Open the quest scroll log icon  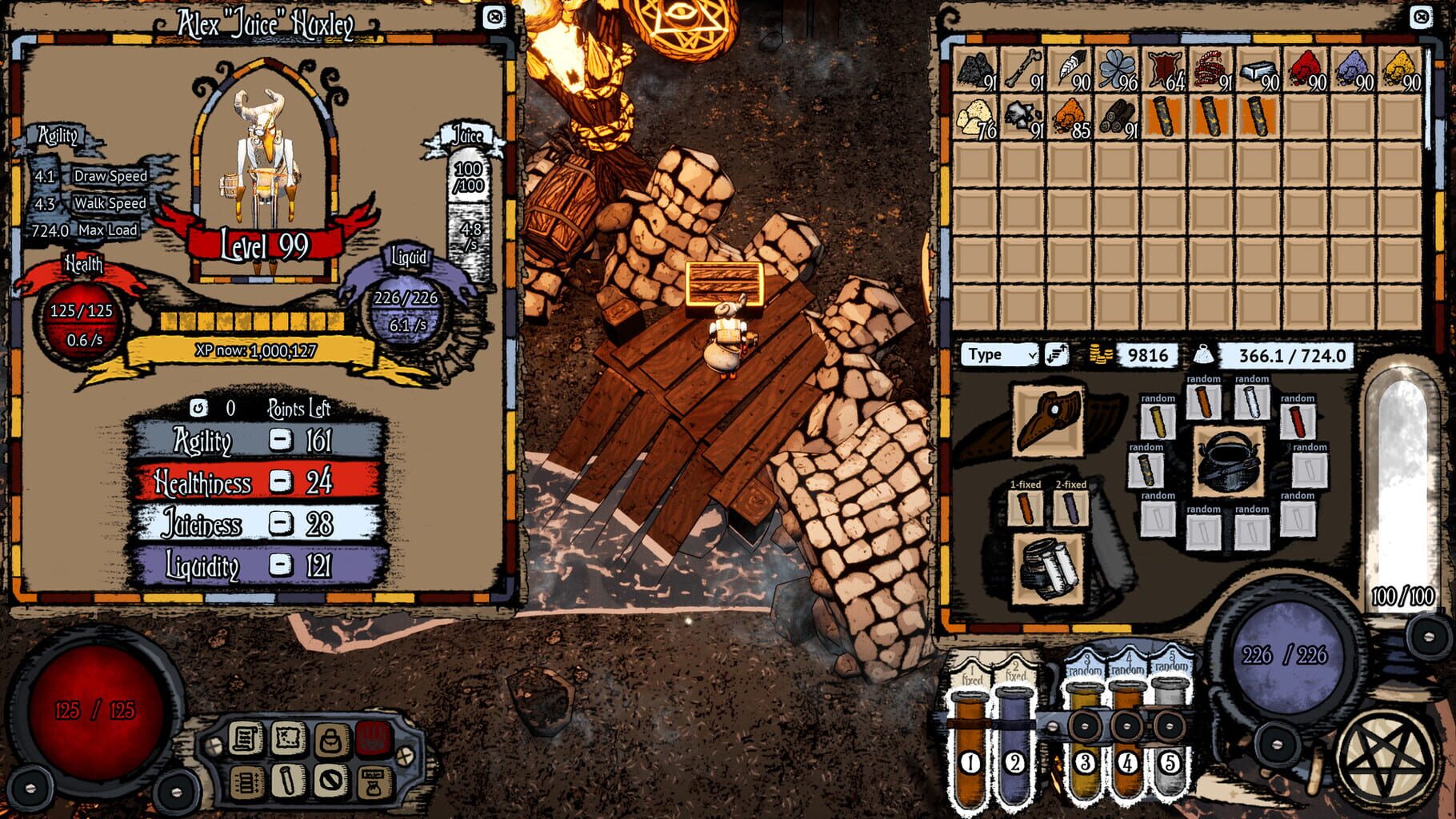244,738
